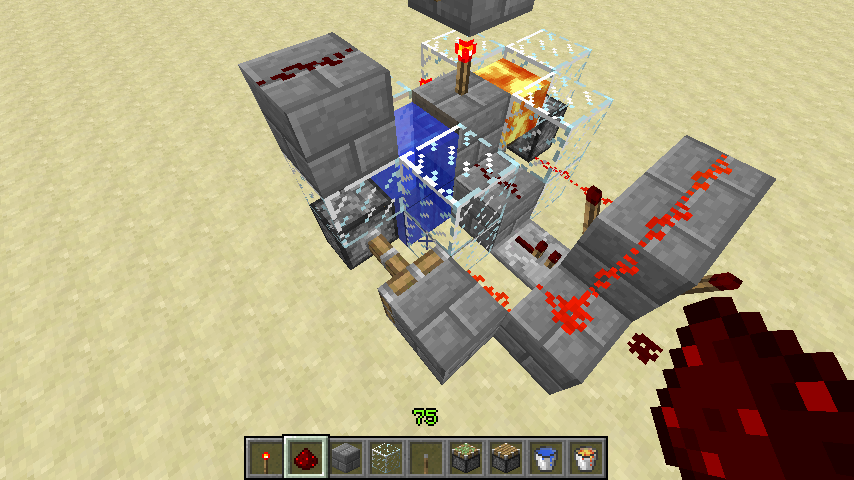Image resolution: width=854 pixels, height=480 pixels.
Task: Select the redstone torch hotbar slot
Action: point(264,458)
